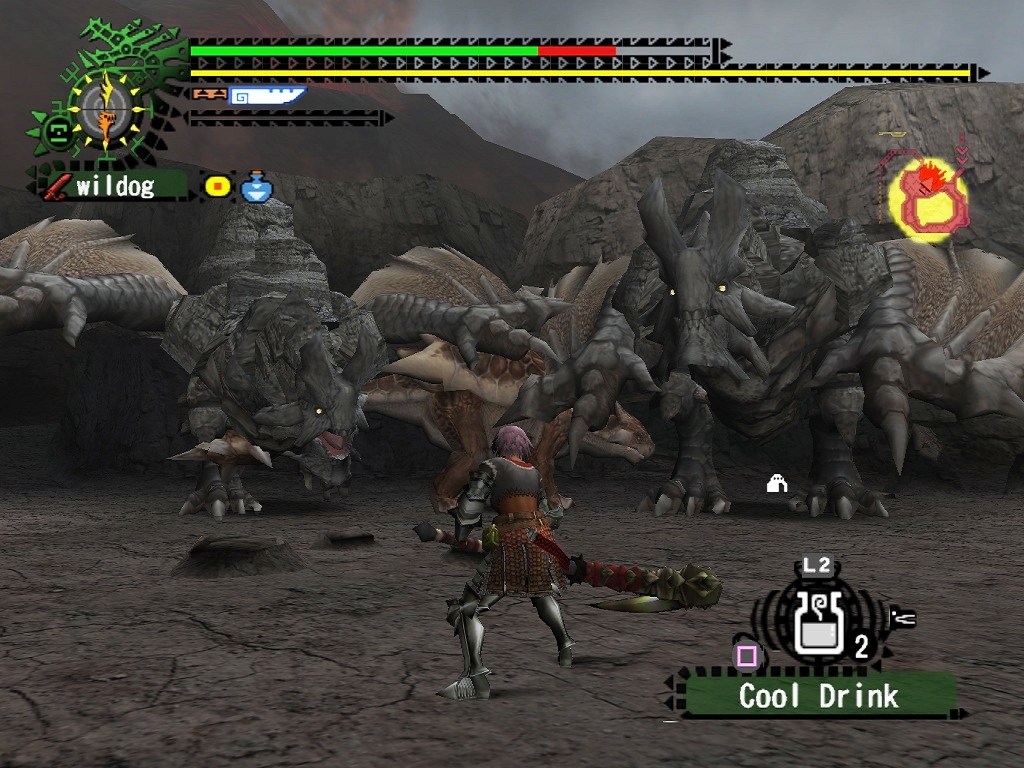
Task: Select the wildog player name tag
Action: [x=113, y=186]
